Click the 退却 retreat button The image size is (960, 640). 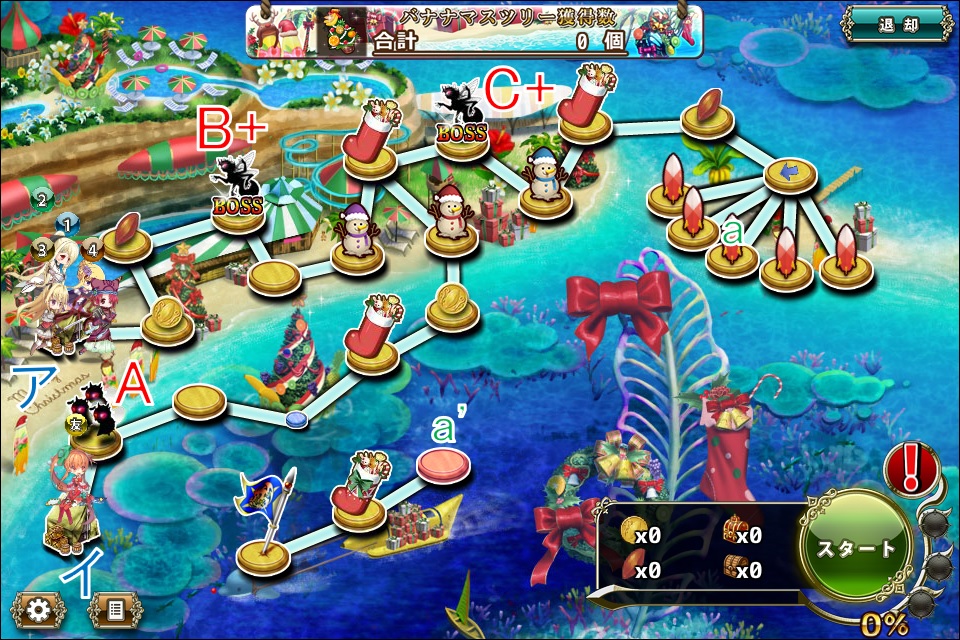click(895, 24)
